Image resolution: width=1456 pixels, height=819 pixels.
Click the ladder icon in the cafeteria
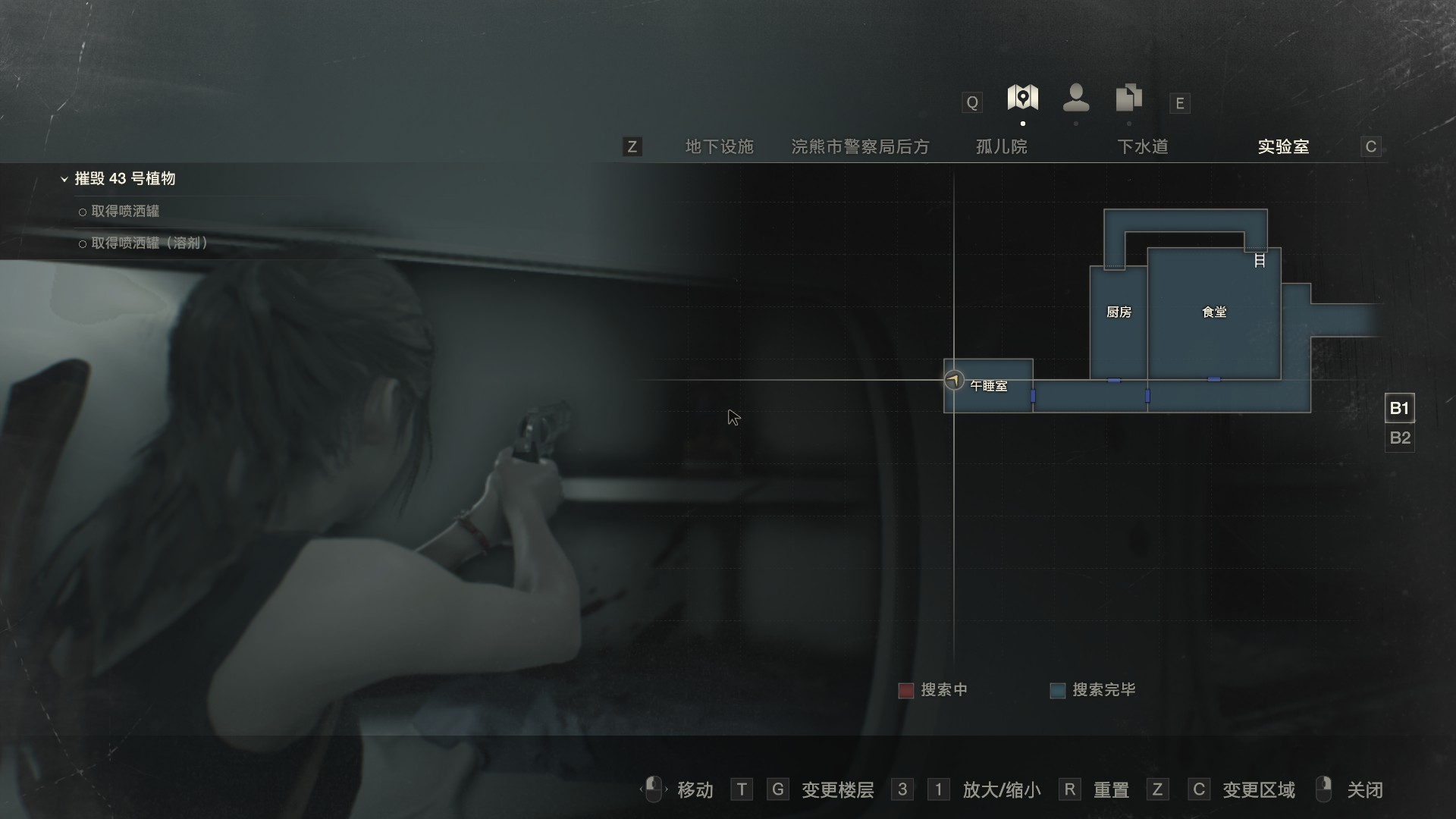(1260, 261)
